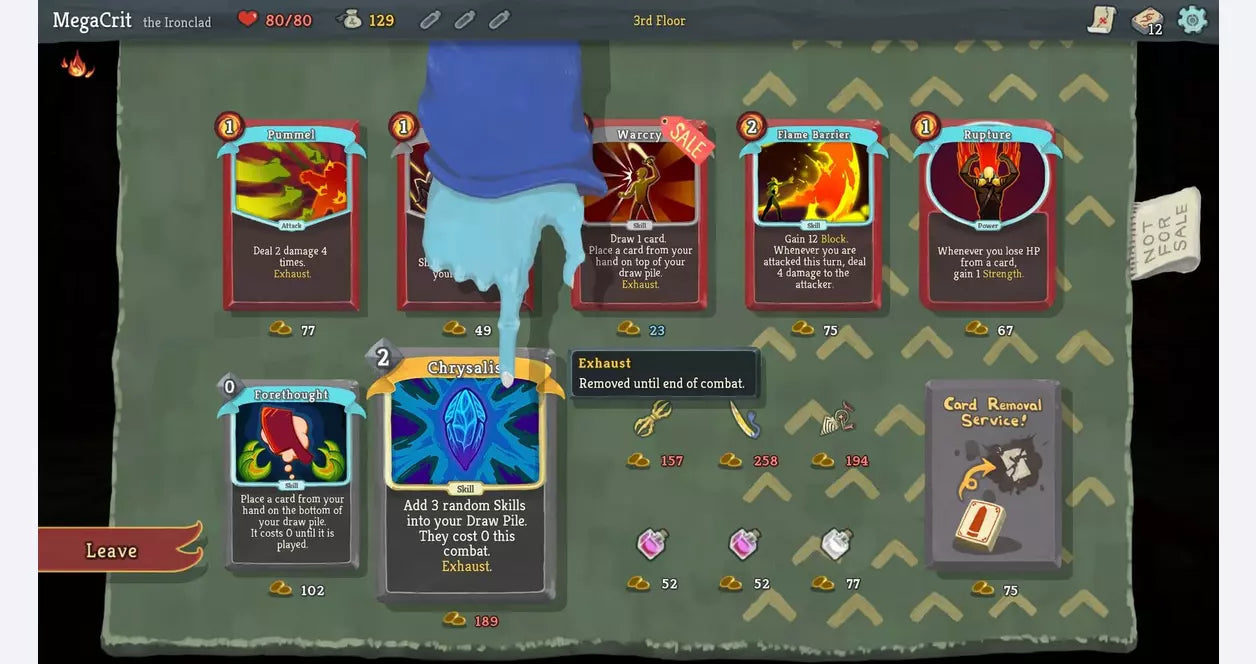Buy the Pummel attack card
Image resolution: width=1256 pixels, height=664 pixels.
pos(291,217)
